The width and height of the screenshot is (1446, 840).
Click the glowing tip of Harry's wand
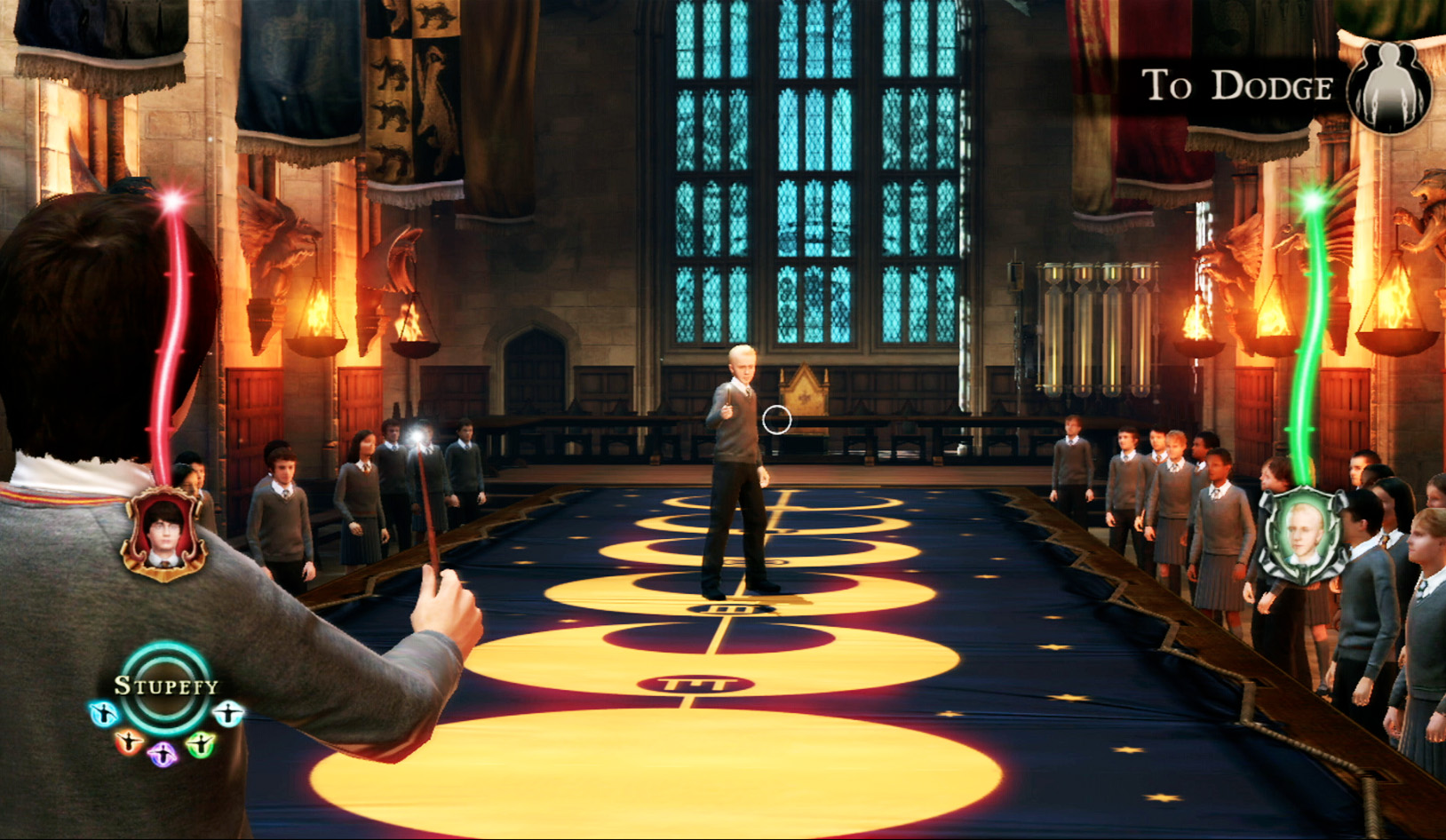tap(417, 434)
